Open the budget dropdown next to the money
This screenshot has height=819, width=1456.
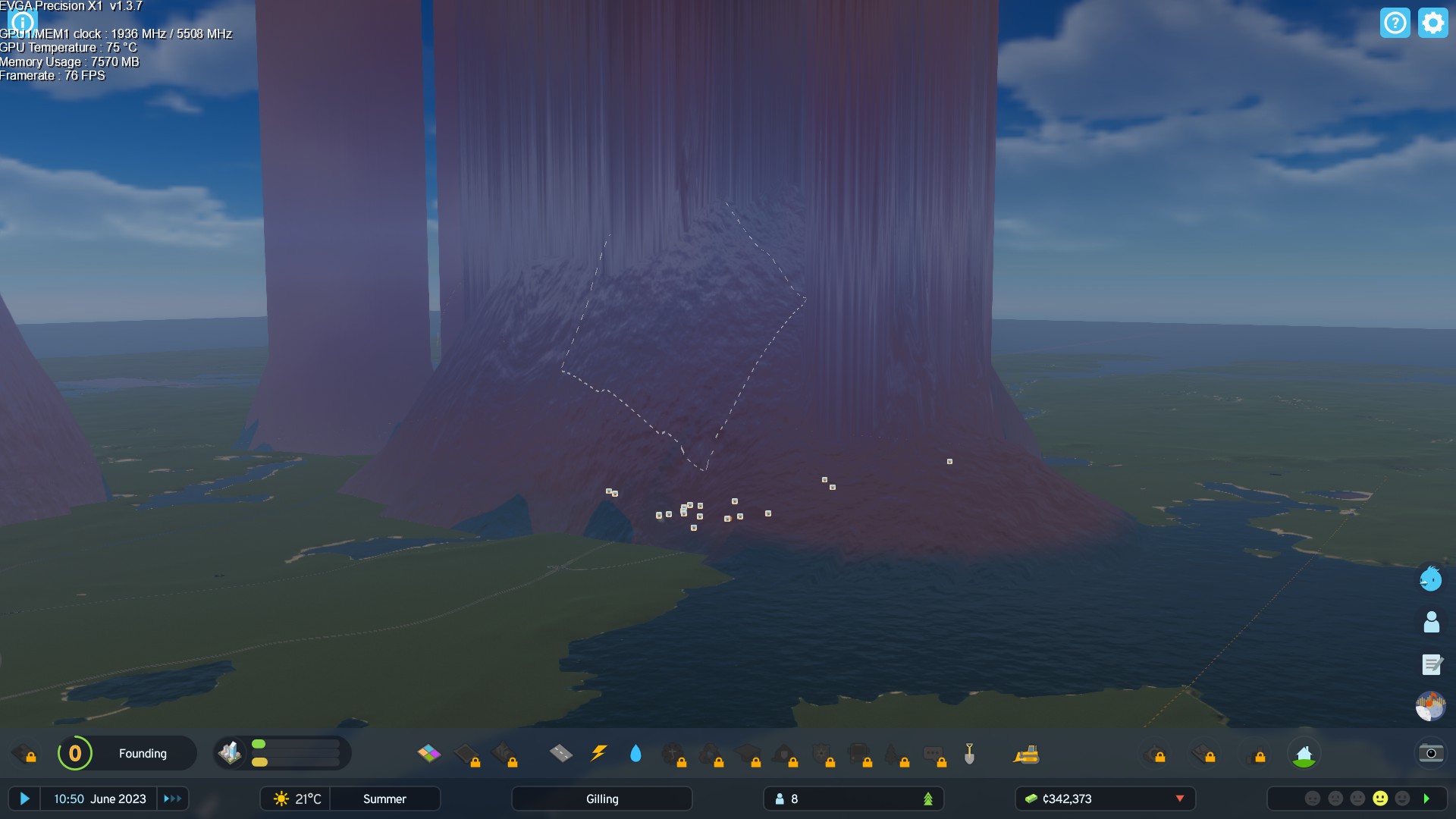pyautogui.click(x=1180, y=799)
